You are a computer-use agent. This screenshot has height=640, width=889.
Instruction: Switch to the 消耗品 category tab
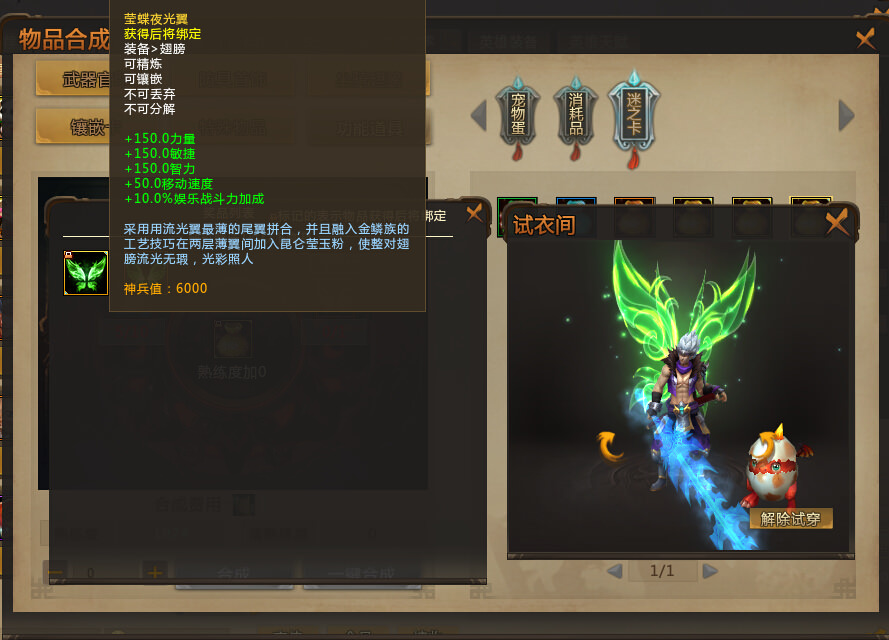tap(575, 114)
